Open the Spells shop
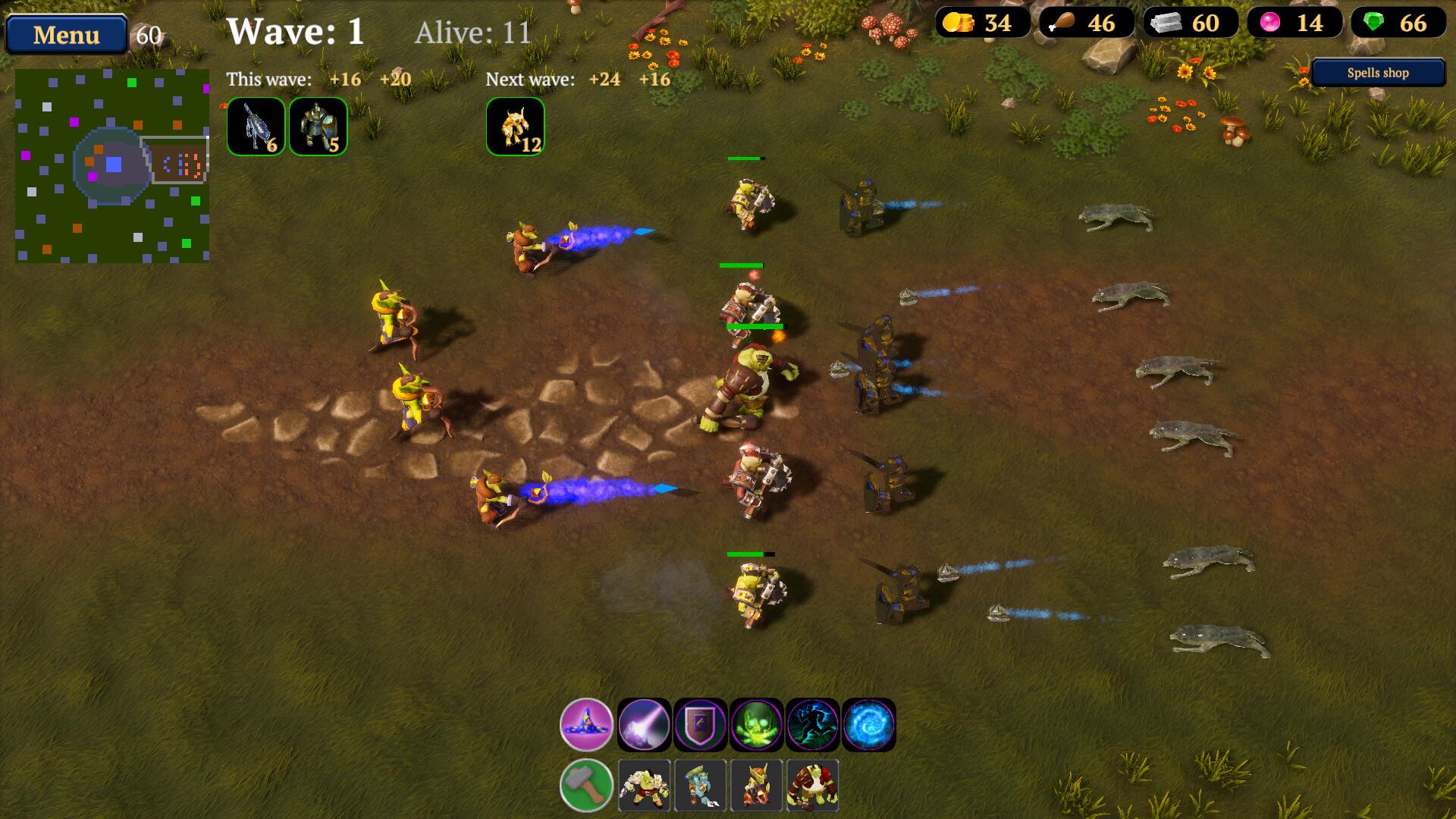Viewport: 1456px width, 819px height. click(1377, 72)
